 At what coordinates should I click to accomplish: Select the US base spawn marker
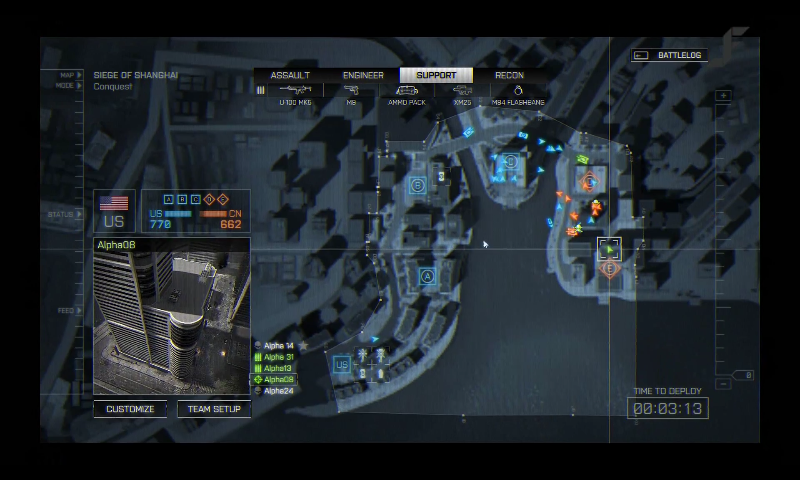click(x=342, y=365)
